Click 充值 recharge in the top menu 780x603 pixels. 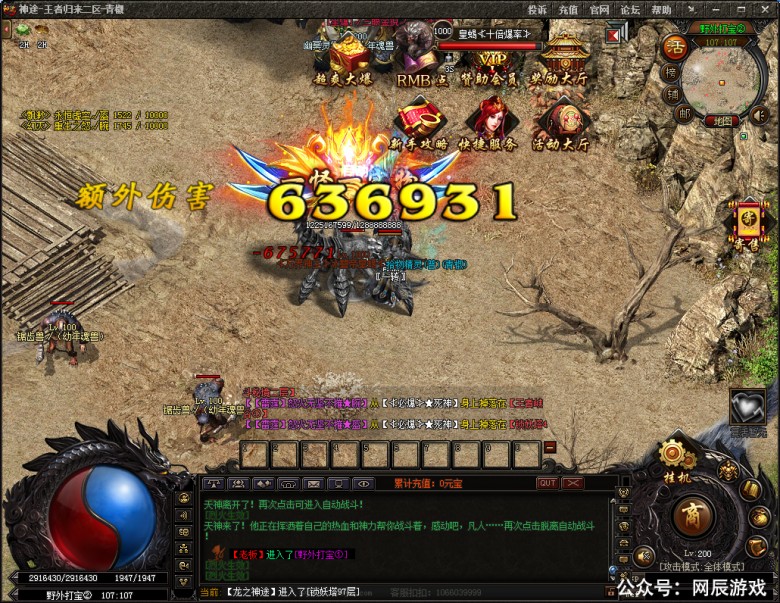click(x=568, y=9)
